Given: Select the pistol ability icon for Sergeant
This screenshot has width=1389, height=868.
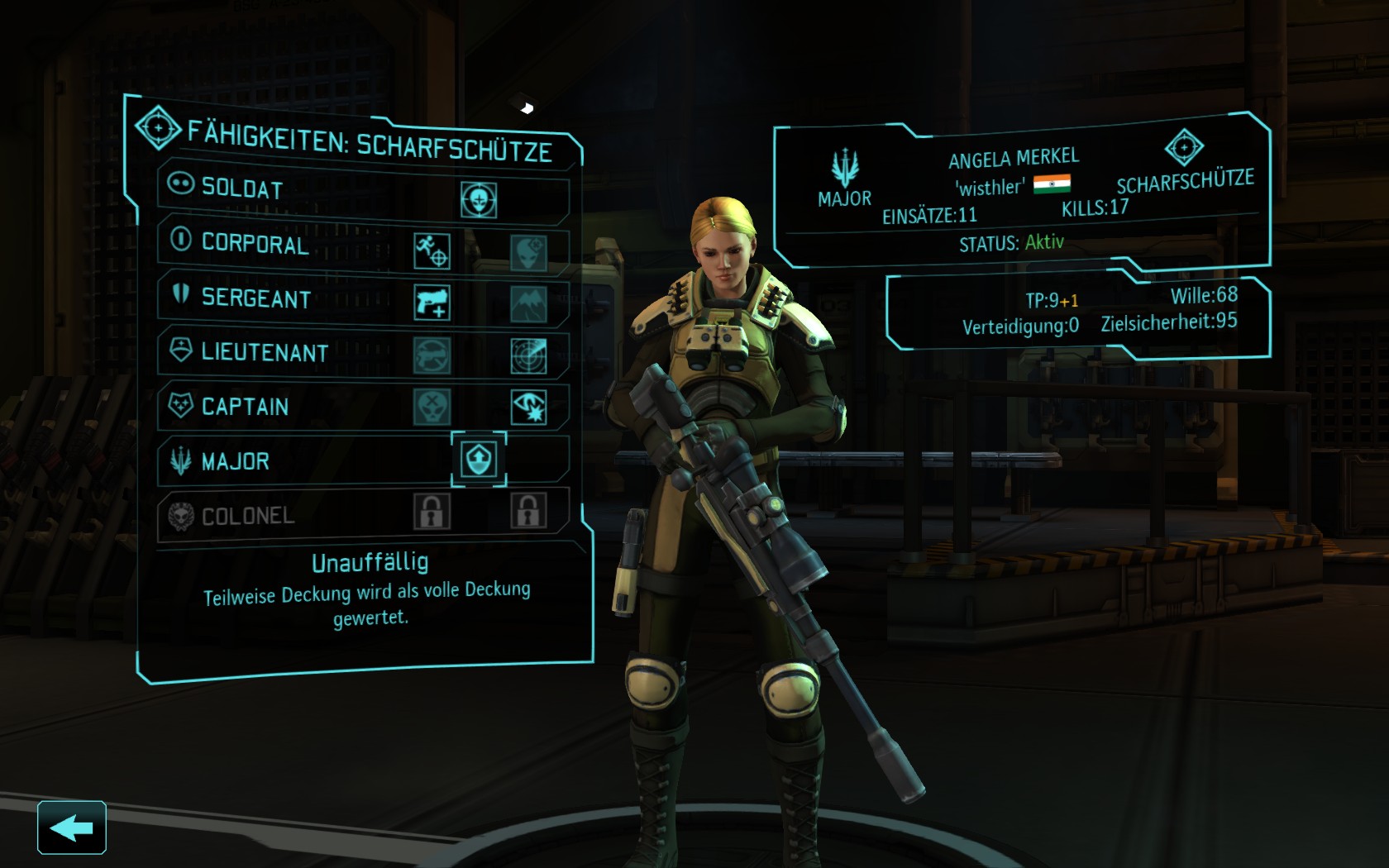Looking at the screenshot, I should pyautogui.click(x=432, y=303).
